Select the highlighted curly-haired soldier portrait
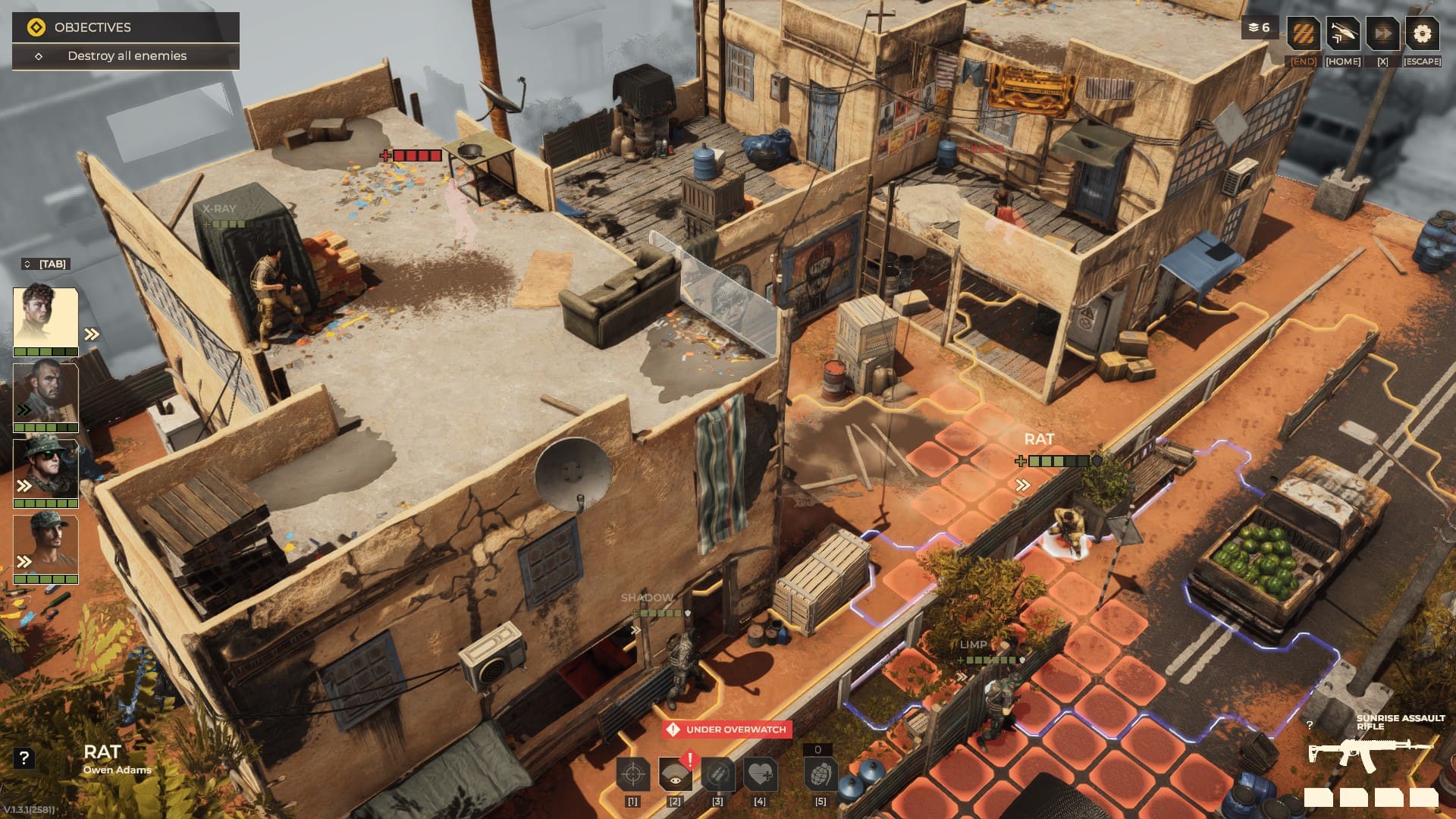1456x819 pixels. 45,318
